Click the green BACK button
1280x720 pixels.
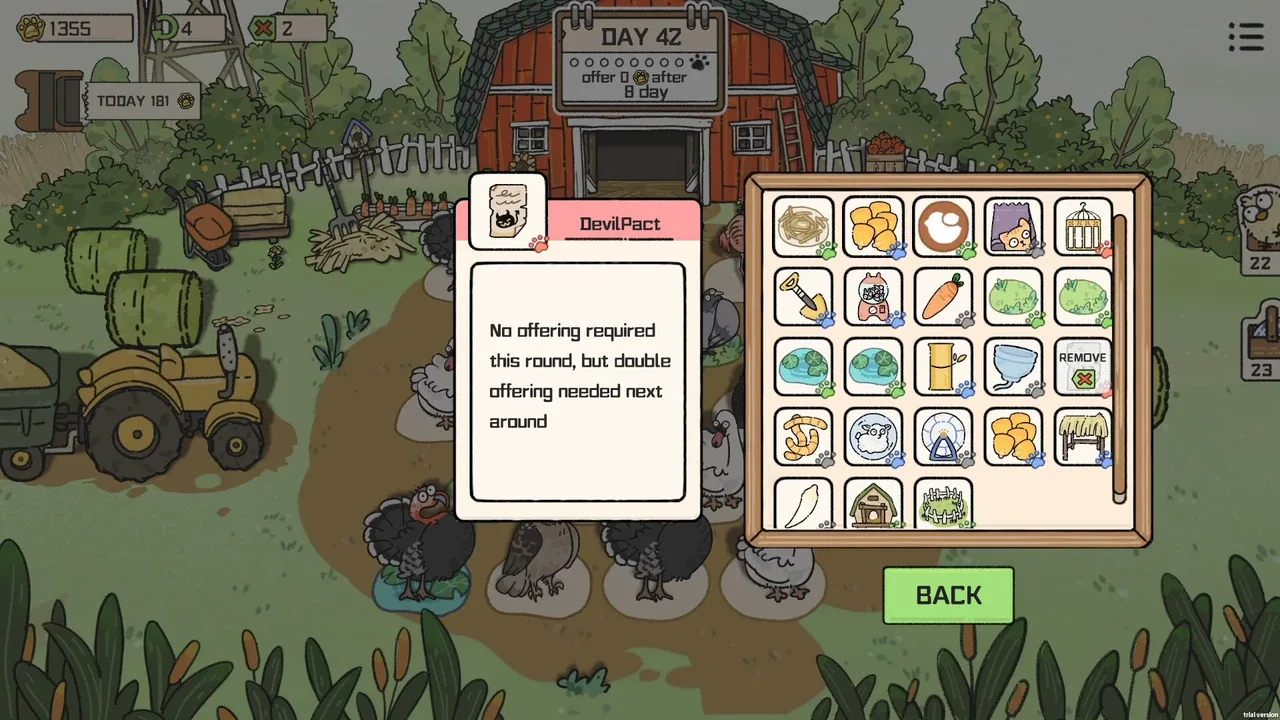[948, 595]
